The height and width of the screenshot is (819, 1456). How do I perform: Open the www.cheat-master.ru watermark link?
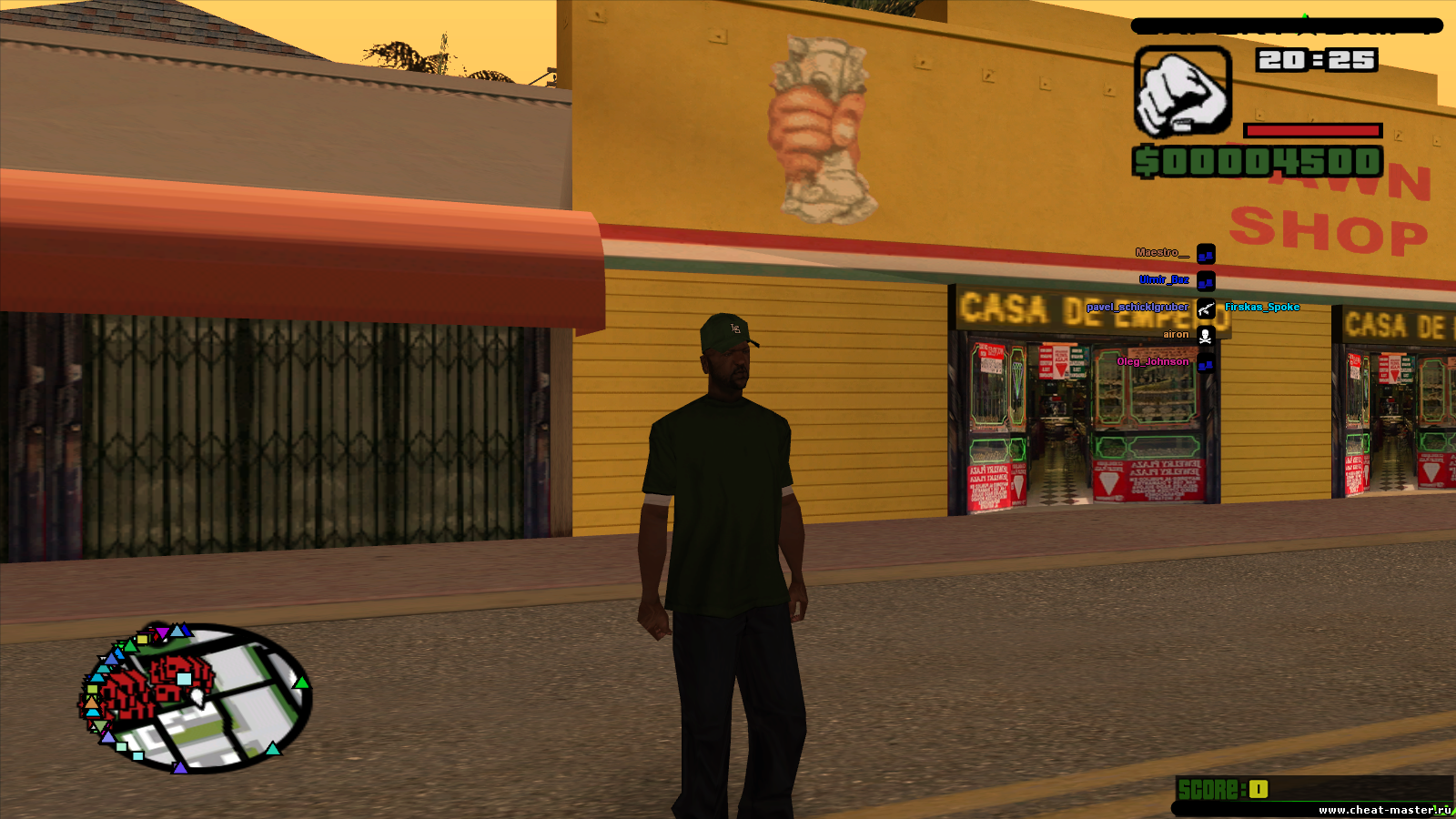click(1384, 810)
